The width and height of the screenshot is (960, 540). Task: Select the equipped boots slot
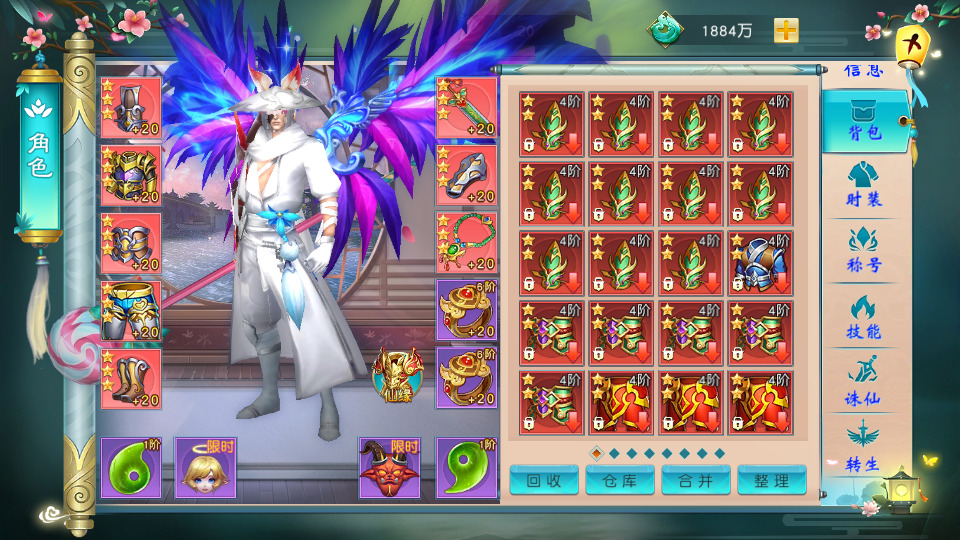131,379
